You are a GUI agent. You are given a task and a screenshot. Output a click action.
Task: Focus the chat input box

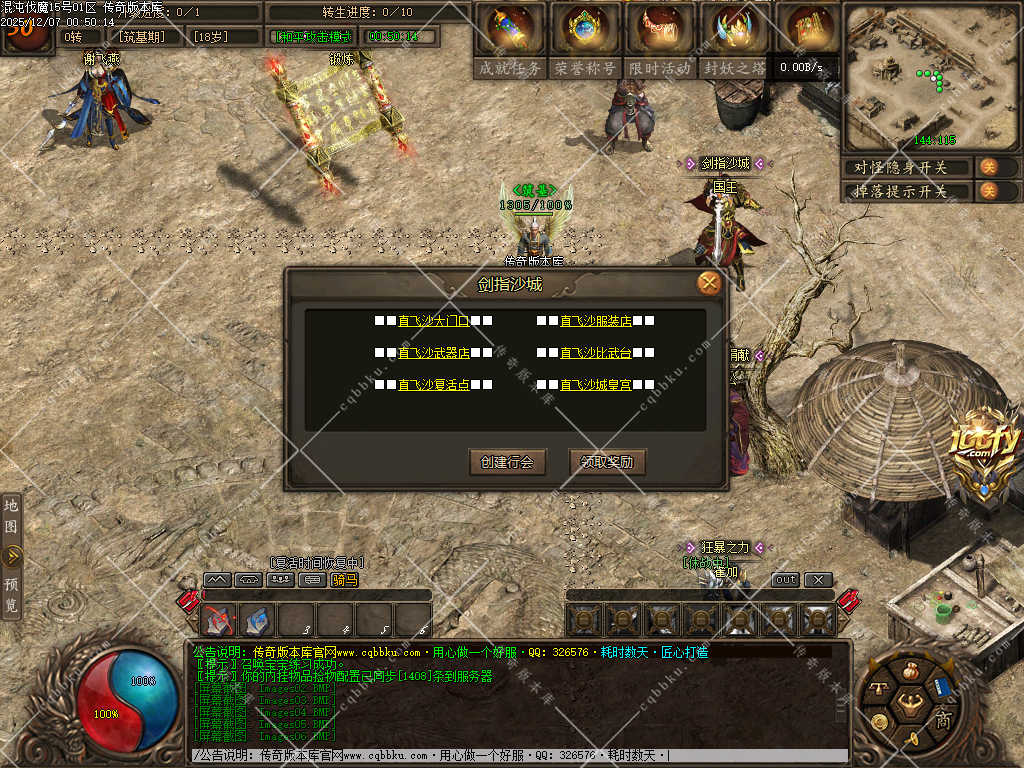520,756
